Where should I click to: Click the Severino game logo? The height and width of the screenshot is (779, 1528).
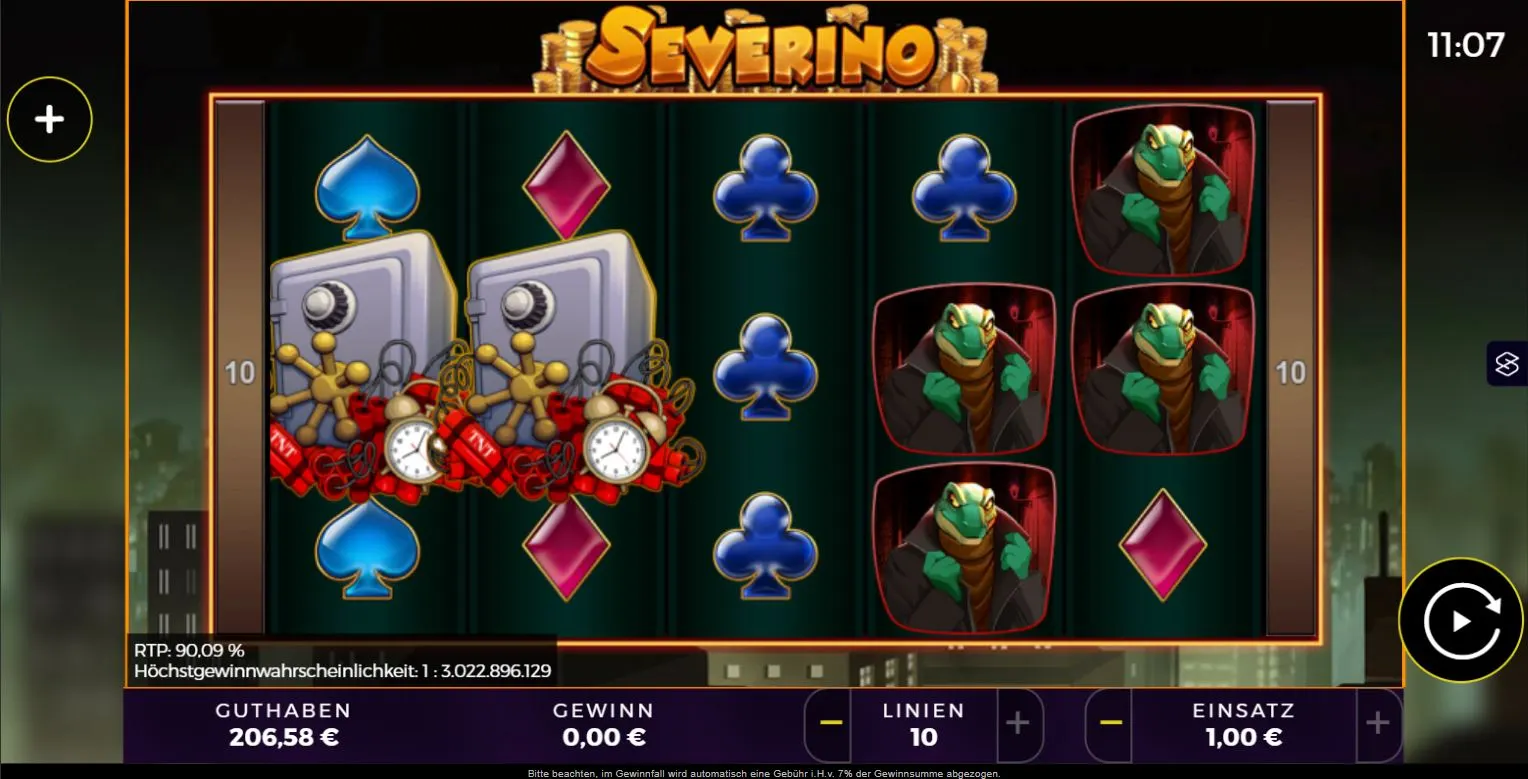(764, 45)
